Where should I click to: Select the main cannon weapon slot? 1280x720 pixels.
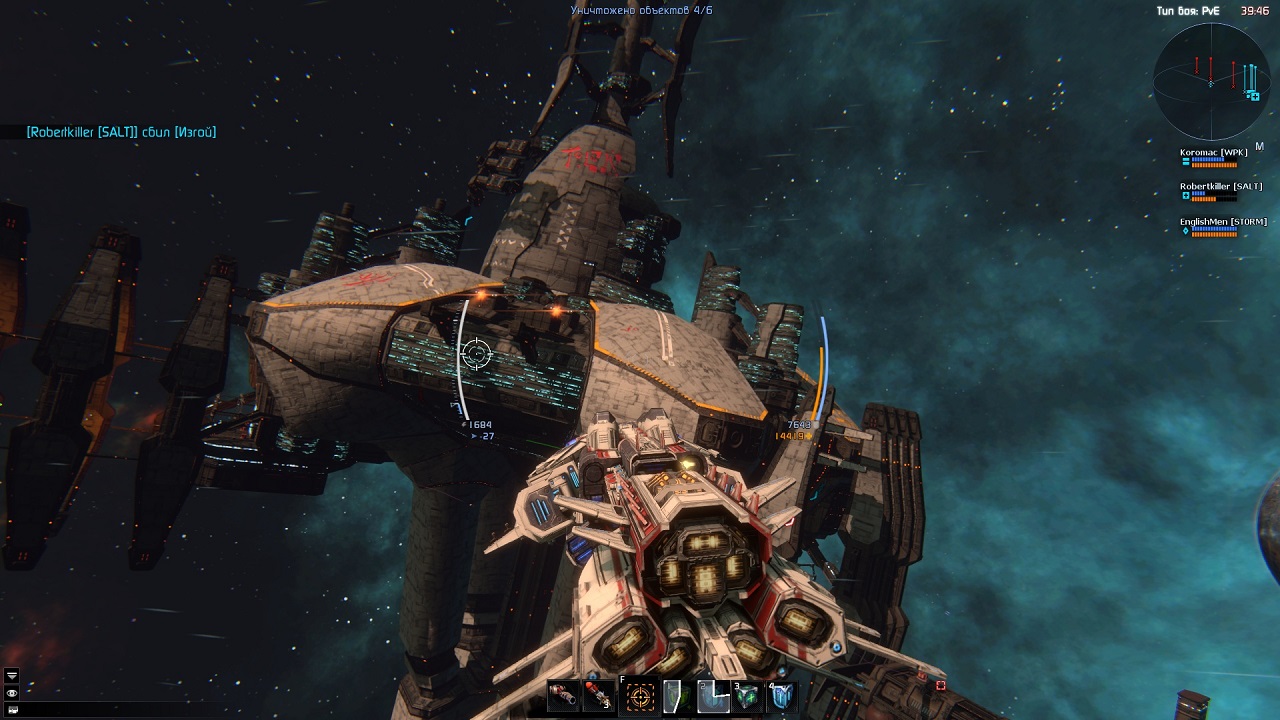tap(563, 696)
